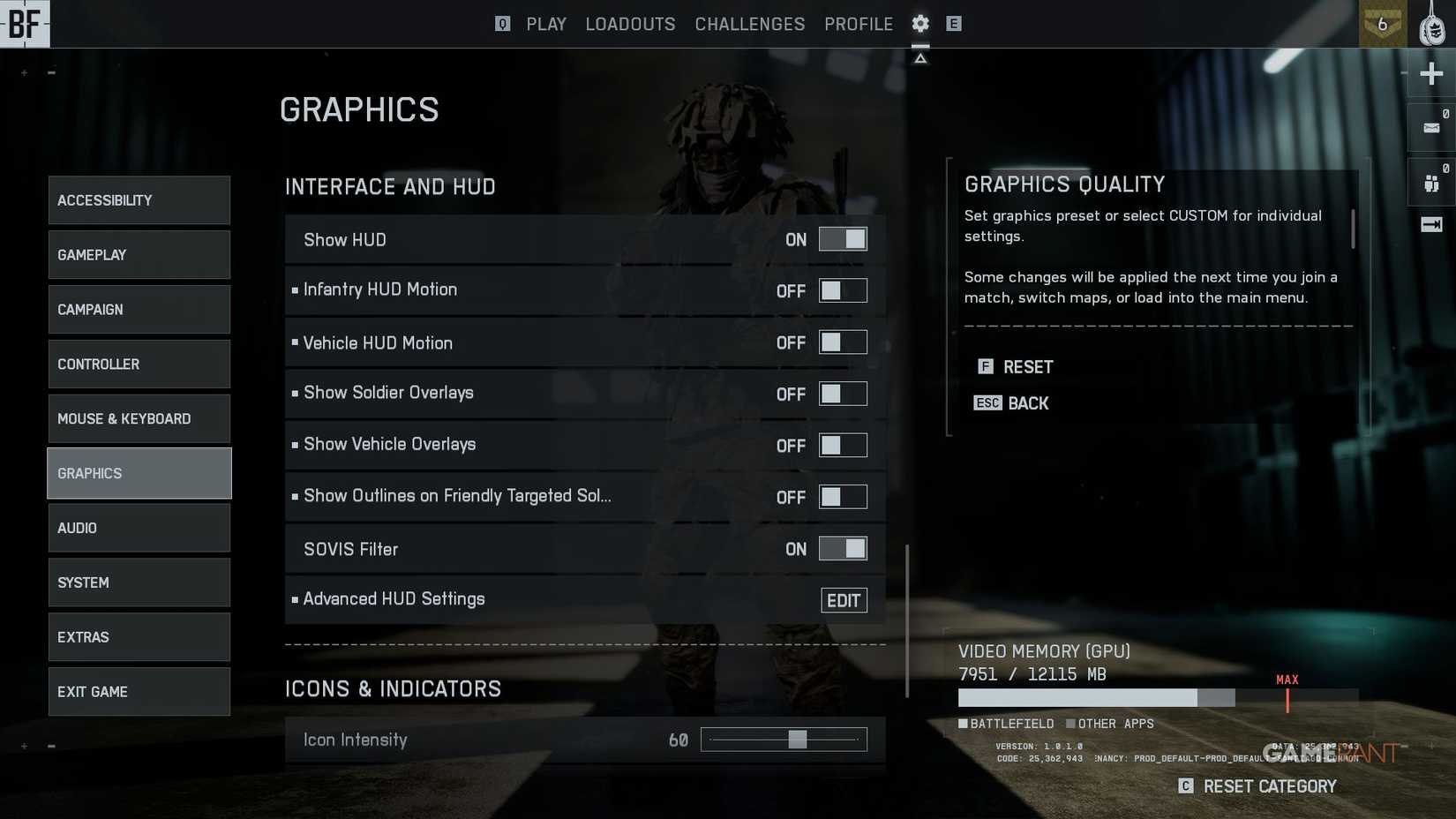Screen dimensions: 1456x819
Task: Click the rank badge in the top-right corner
Action: 1383,24
